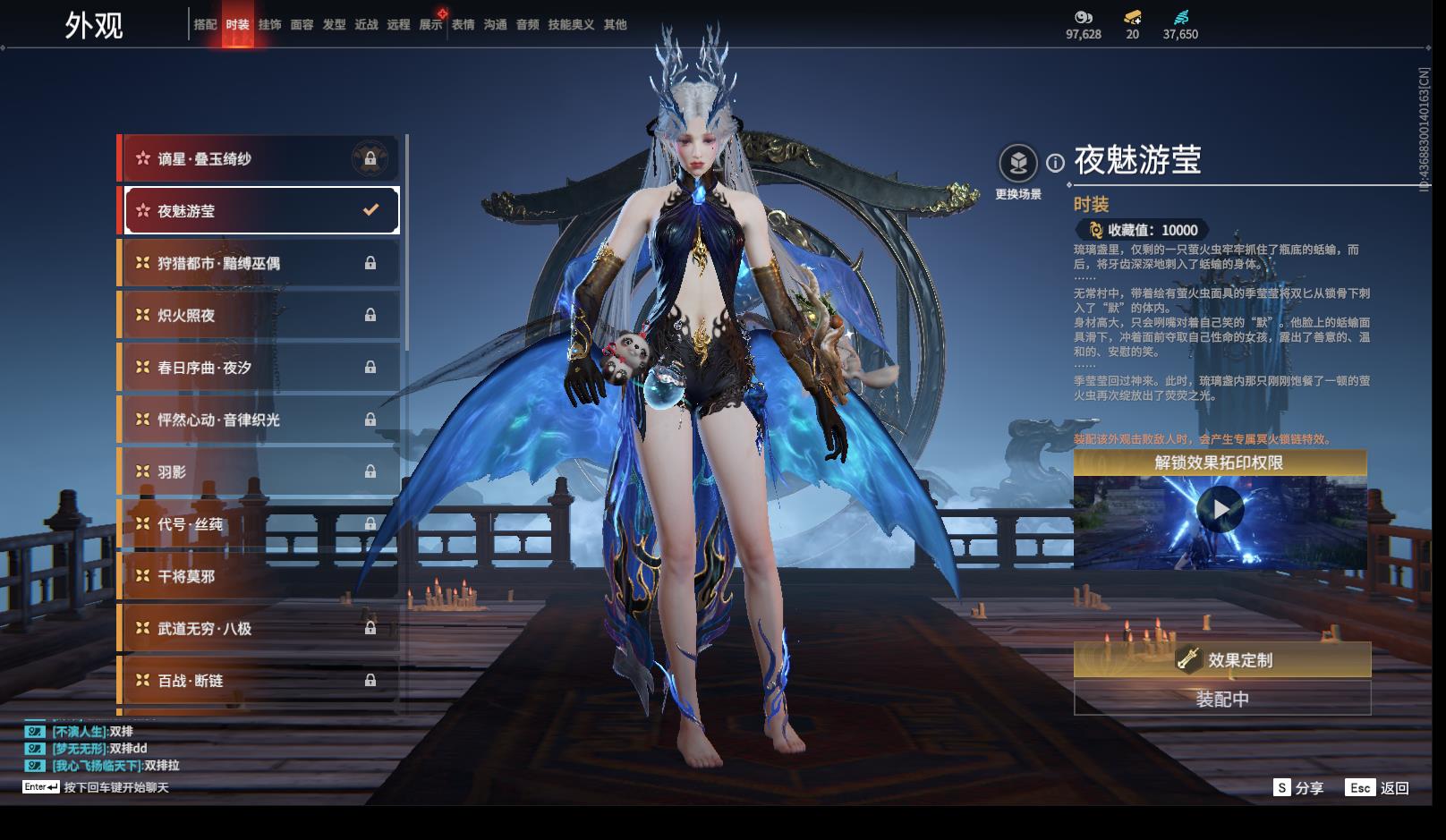Select the 干将莫邪 outfit
Screen dimensions: 1446x840
[259, 576]
